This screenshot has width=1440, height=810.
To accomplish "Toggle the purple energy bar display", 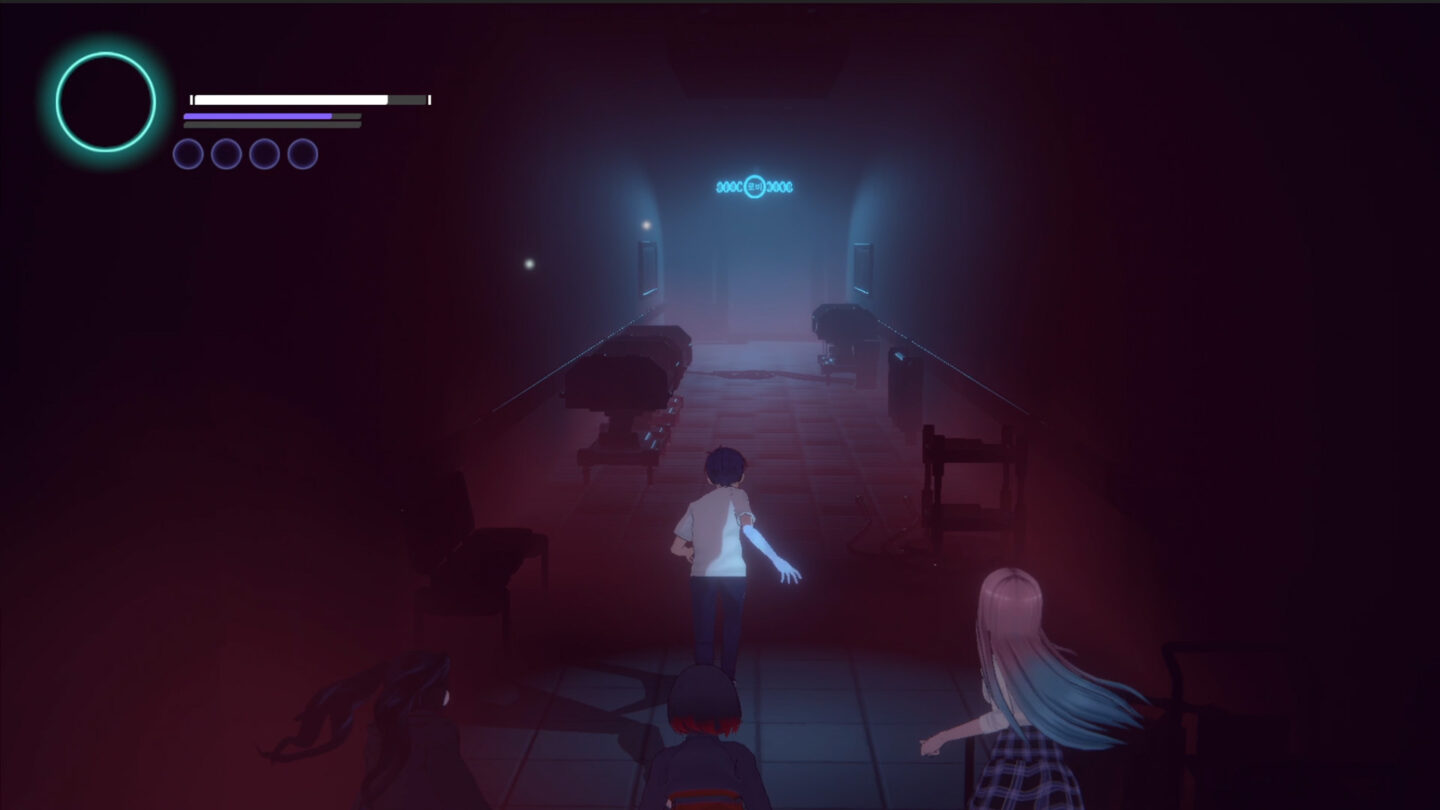I will point(258,117).
